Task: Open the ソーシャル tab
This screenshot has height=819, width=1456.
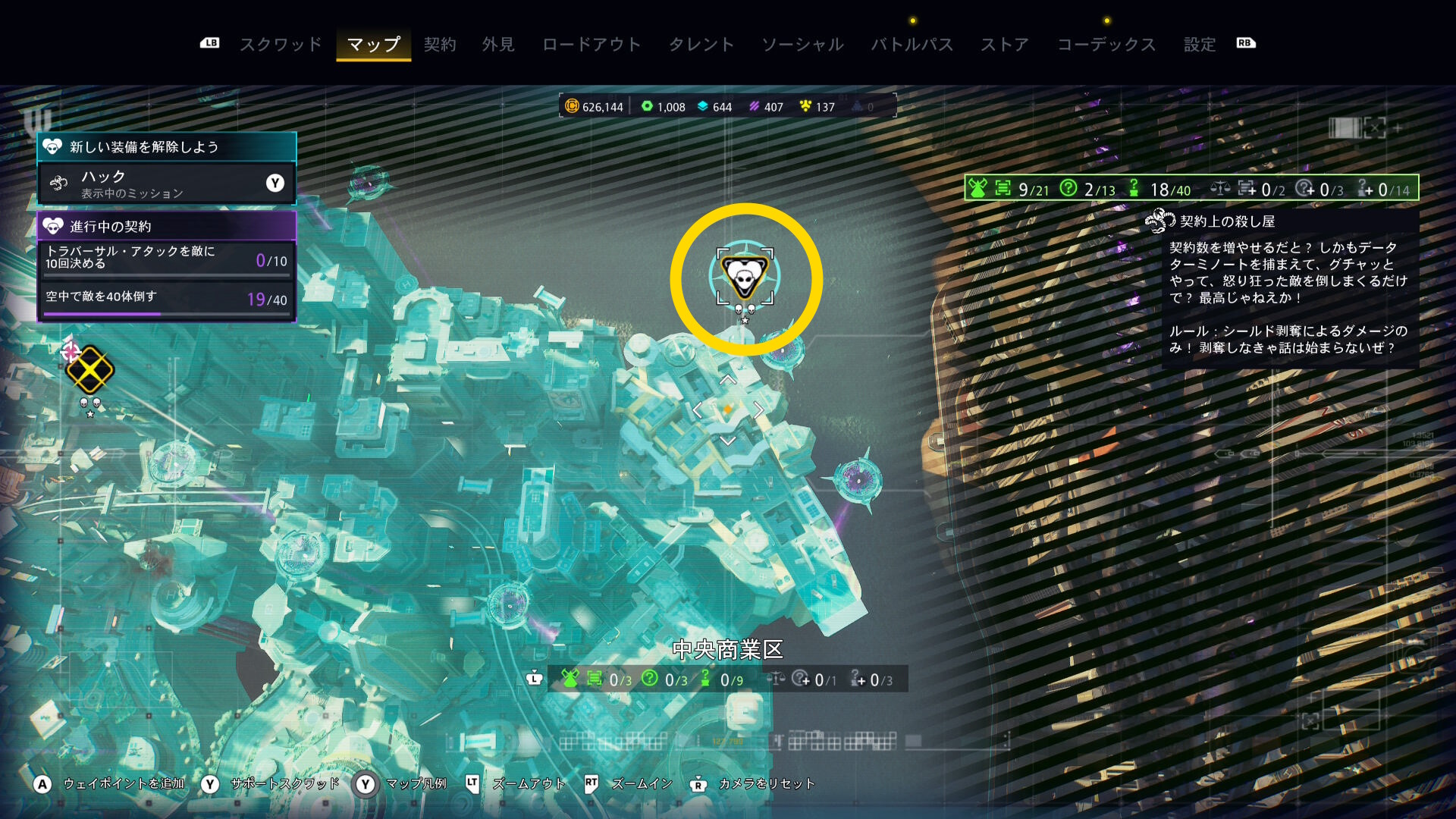Action: click(802, 45)
